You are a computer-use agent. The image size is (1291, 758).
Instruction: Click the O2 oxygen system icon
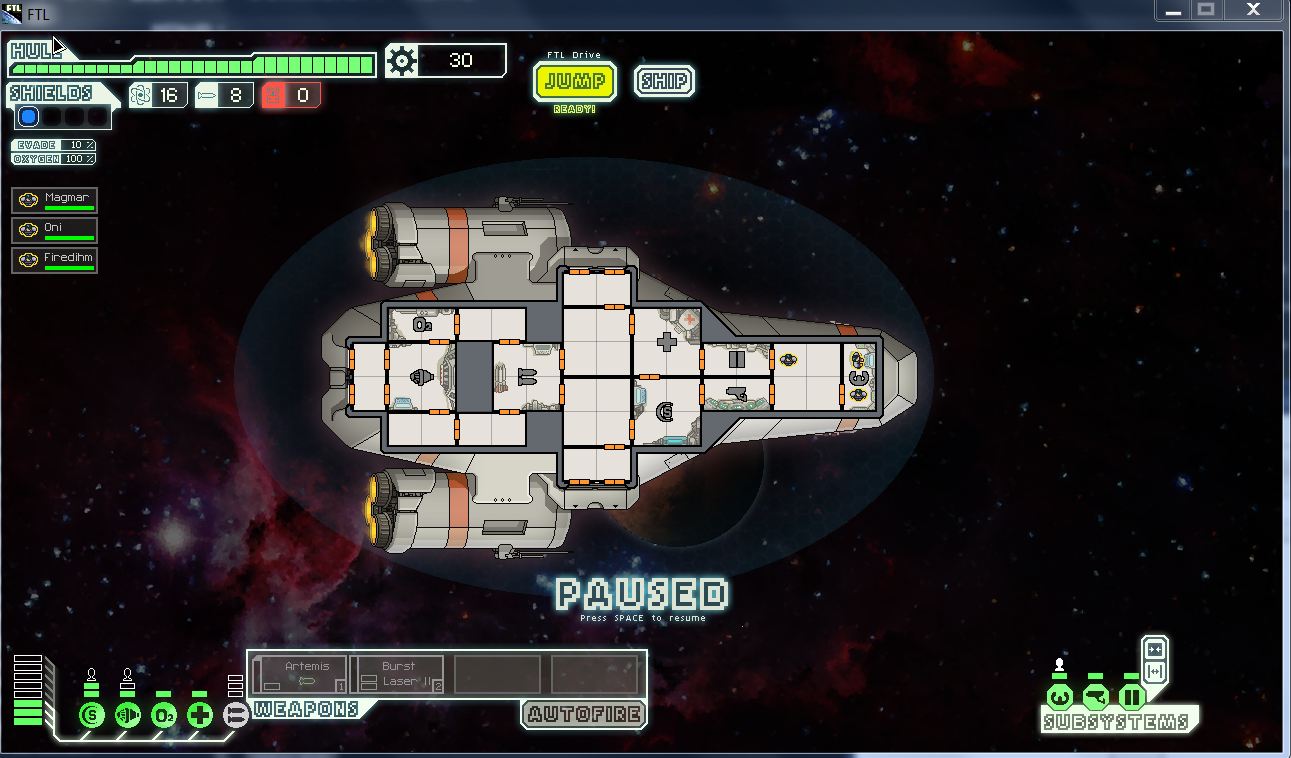(163, 715)
